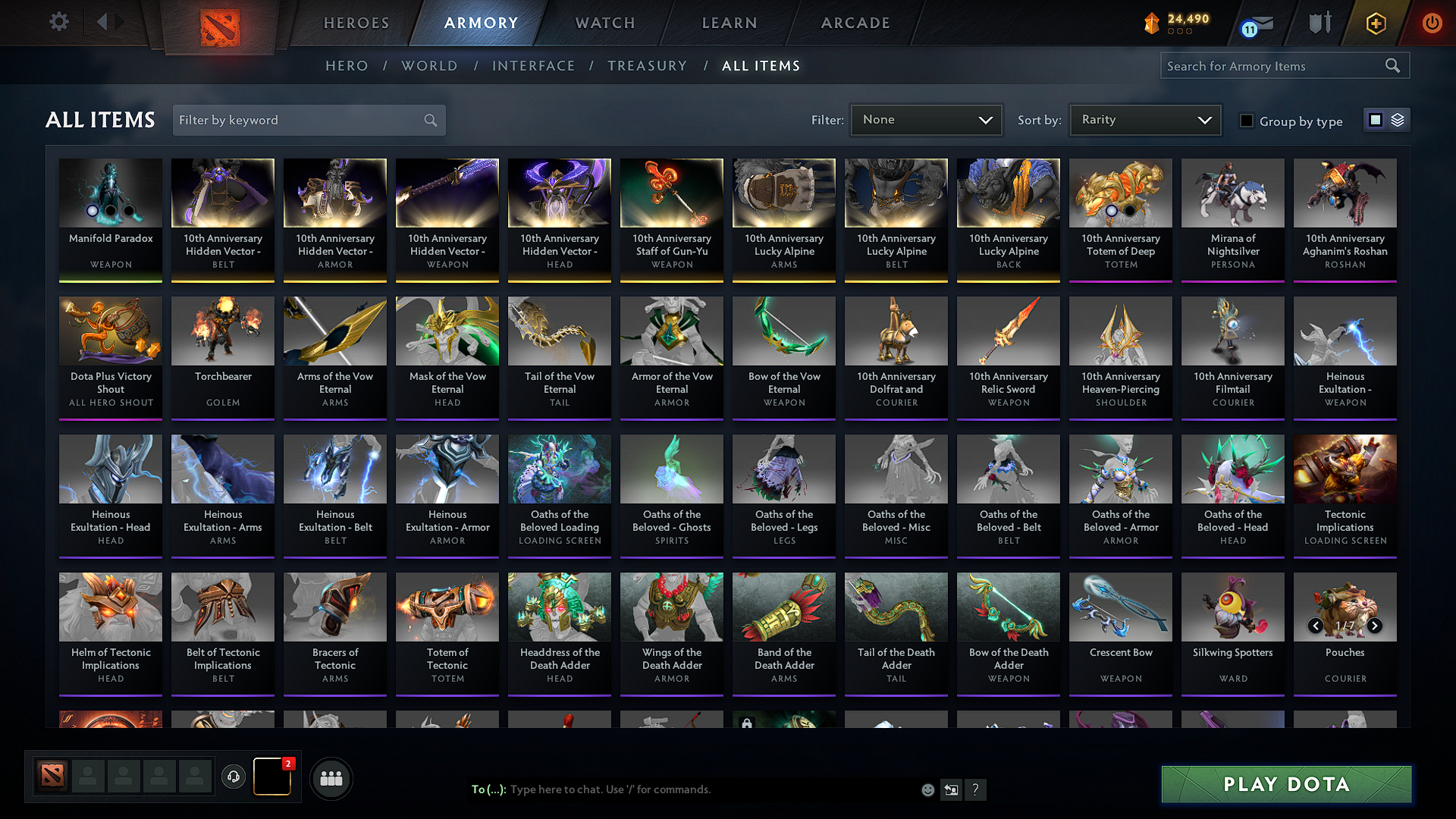
Task: Click the chat language toggle question mark button
Action: point(976,789)
